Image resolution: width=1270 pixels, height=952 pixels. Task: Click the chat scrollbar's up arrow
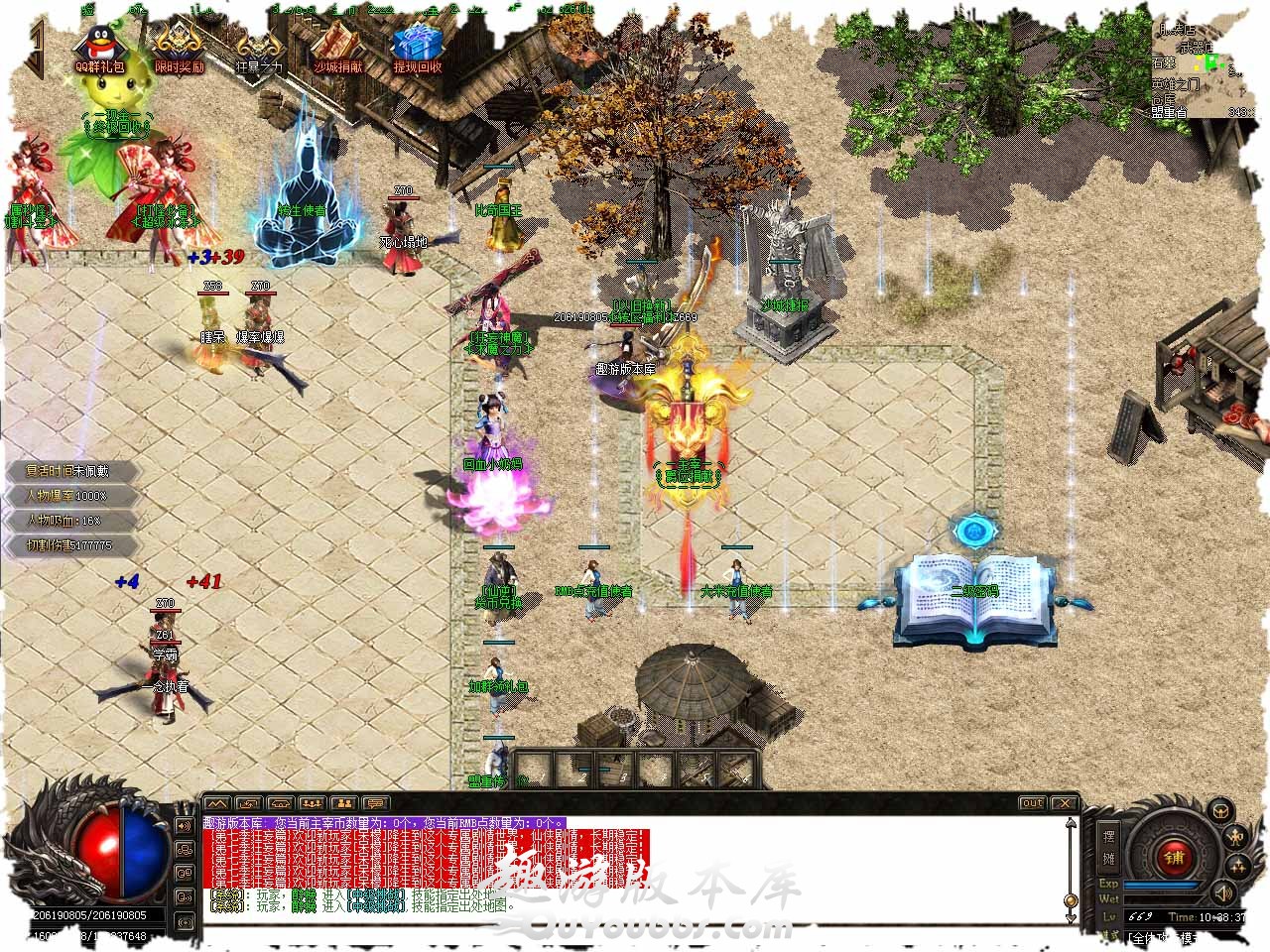1071,822
